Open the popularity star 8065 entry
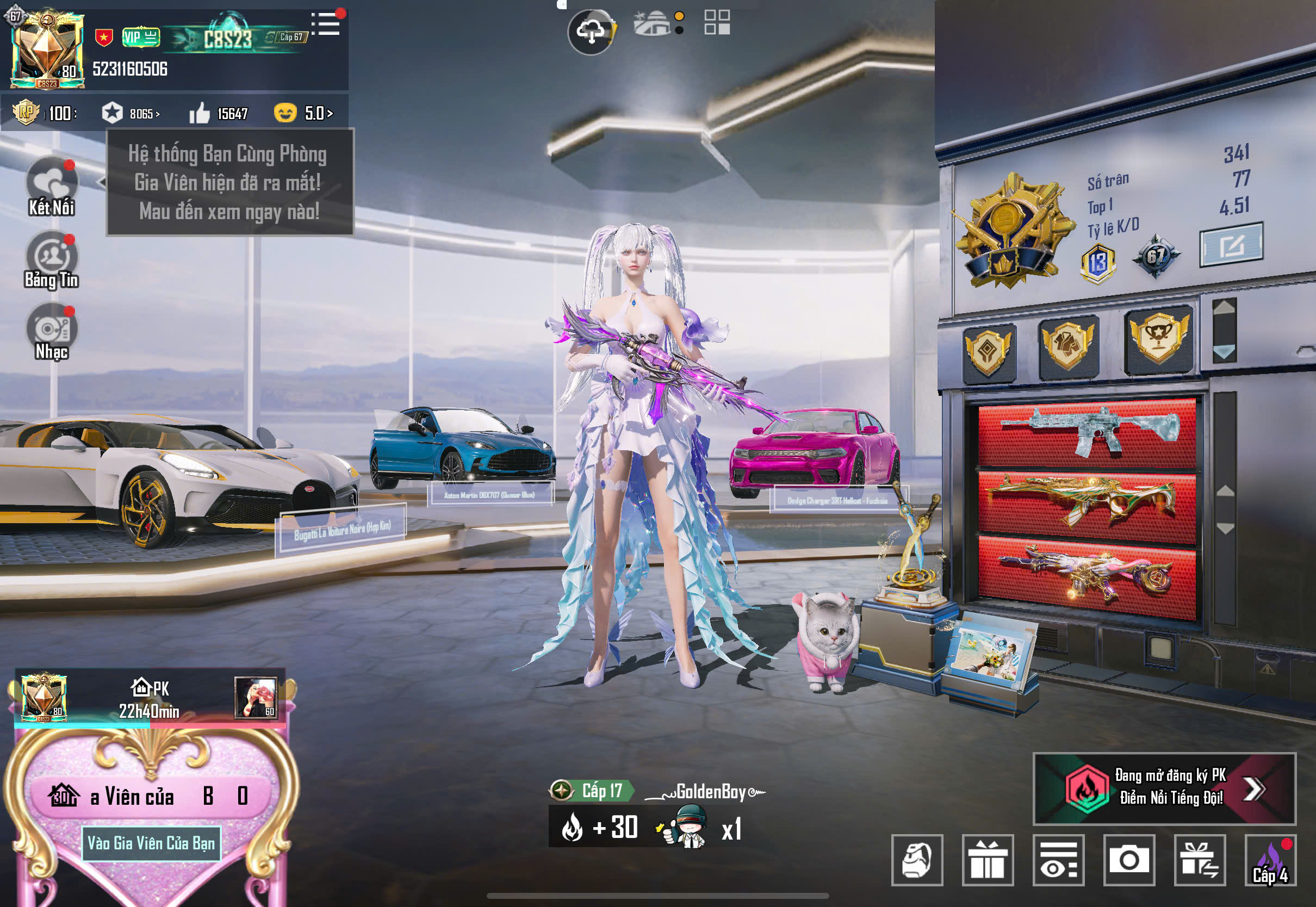 click(131, 114)
